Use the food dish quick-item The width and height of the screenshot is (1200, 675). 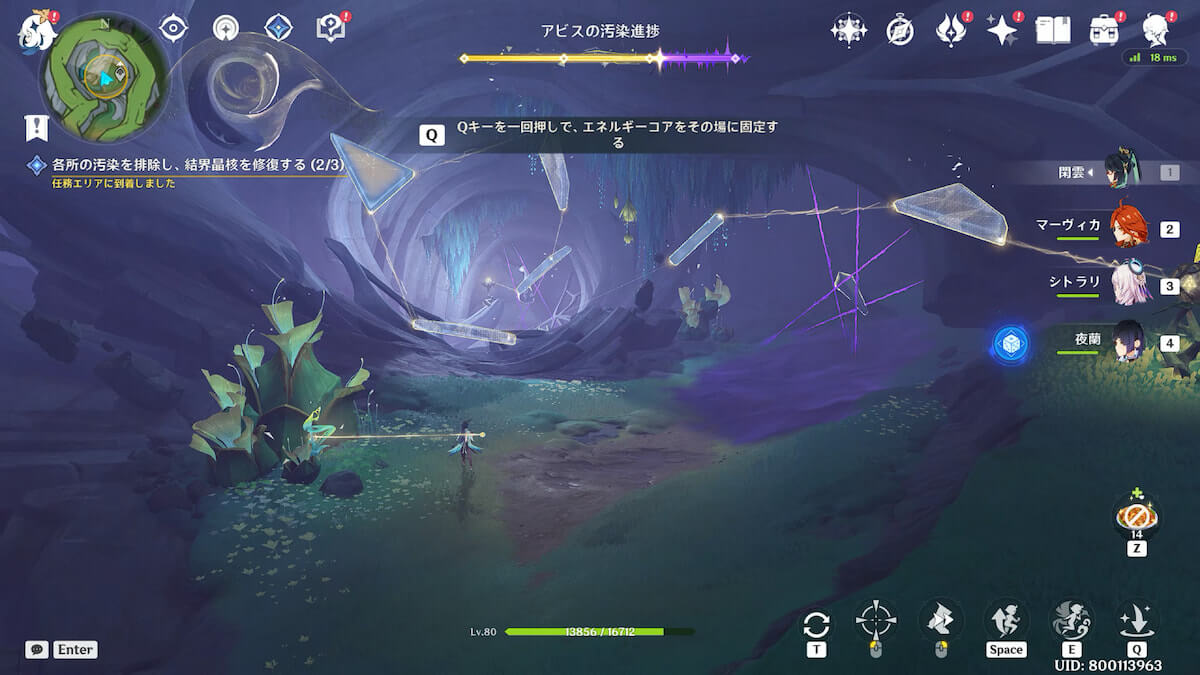click(1136, 516)
